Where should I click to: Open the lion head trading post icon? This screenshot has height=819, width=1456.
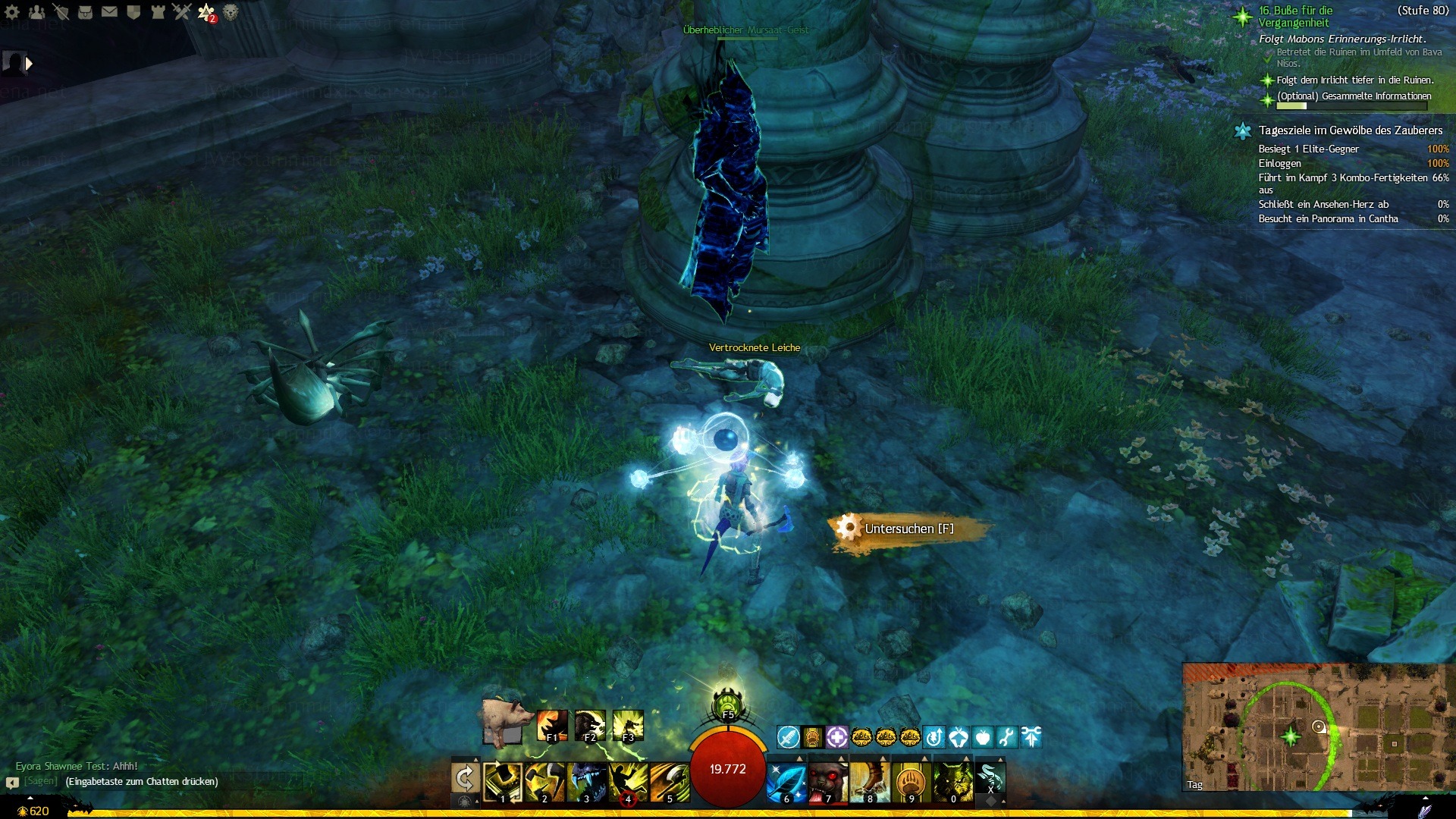point(231,12)
